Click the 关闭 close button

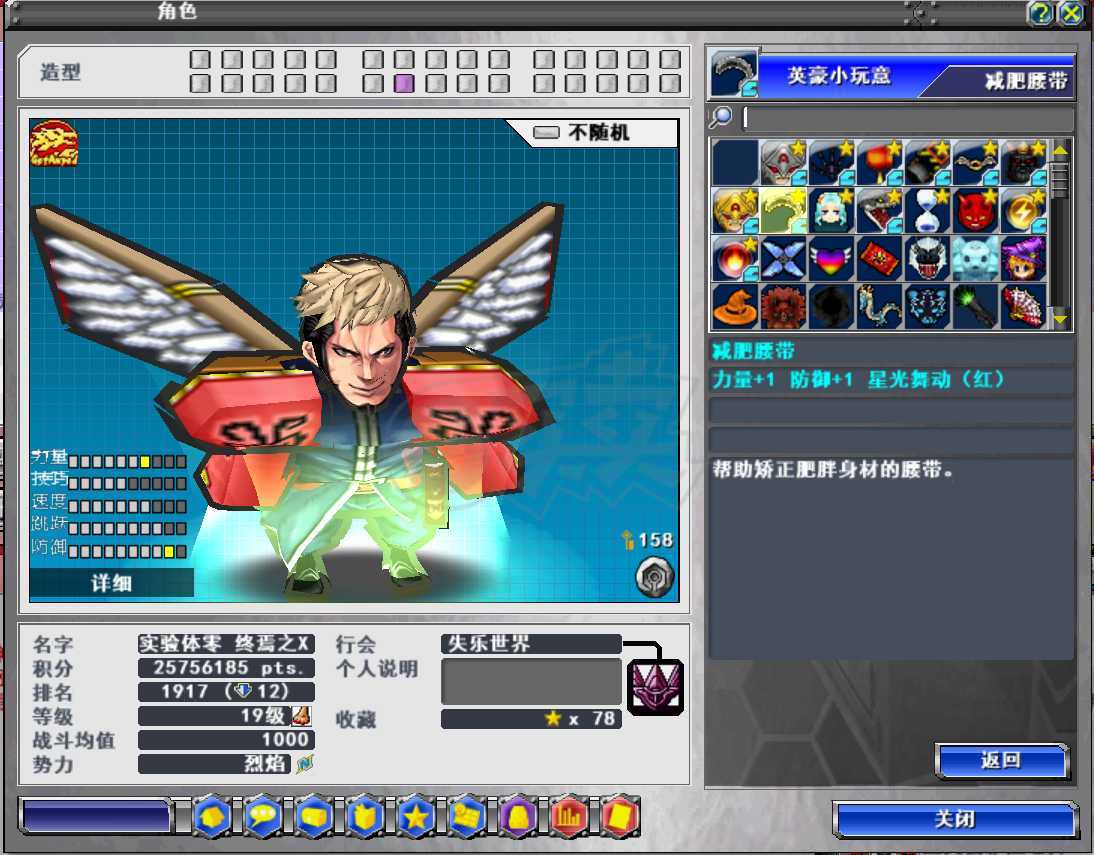pos(954,819)
